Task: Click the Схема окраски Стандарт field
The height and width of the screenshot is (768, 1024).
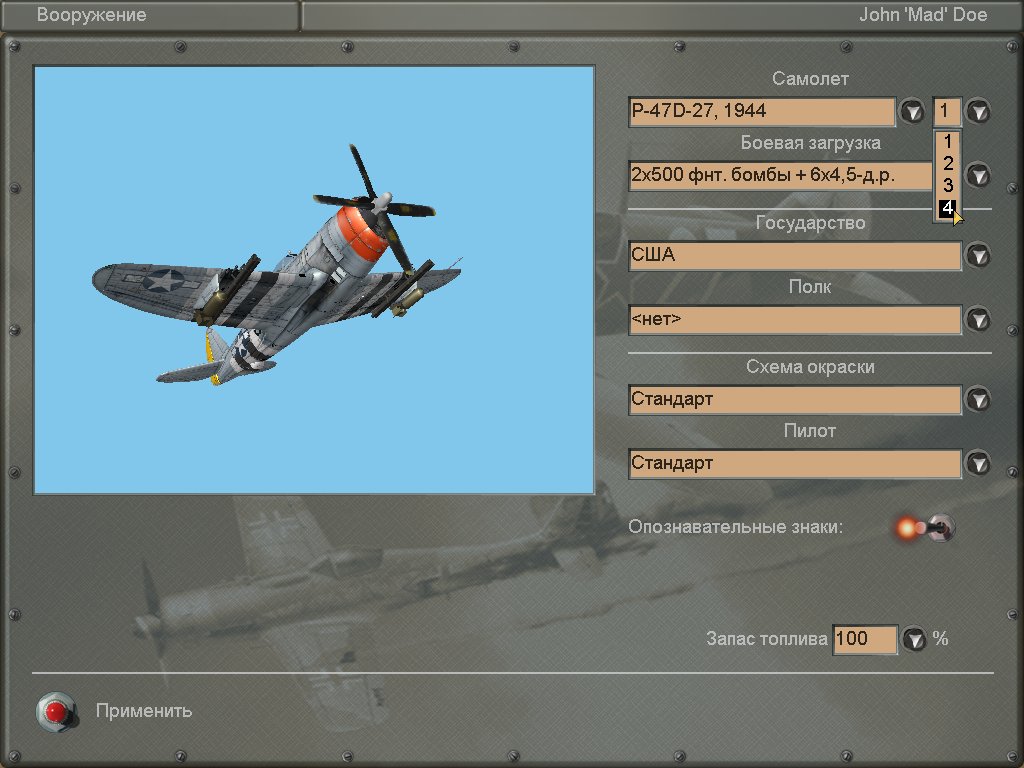Action: pyautogui.click(x=795, y=399)
